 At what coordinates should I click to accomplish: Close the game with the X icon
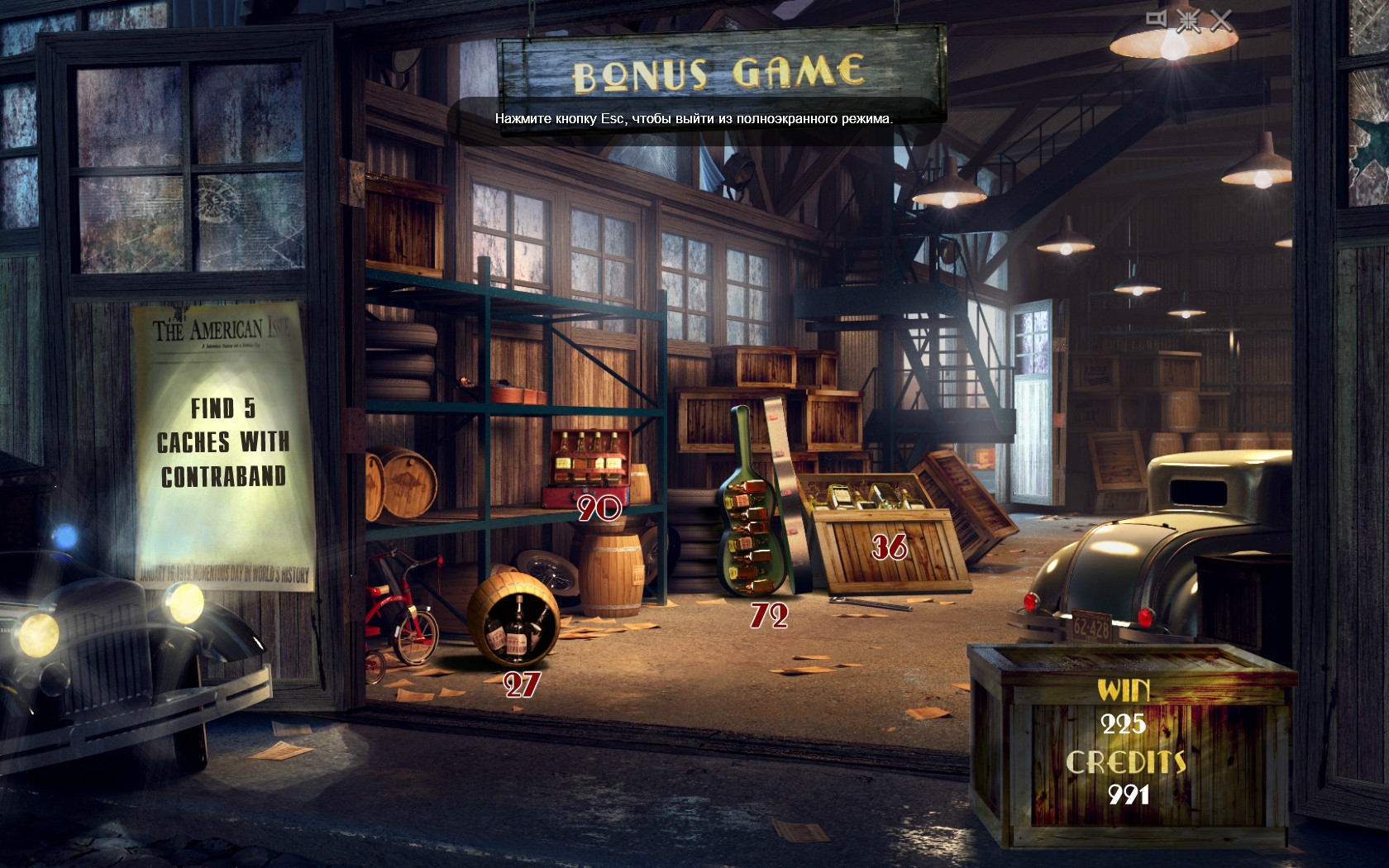[1221, 21]
